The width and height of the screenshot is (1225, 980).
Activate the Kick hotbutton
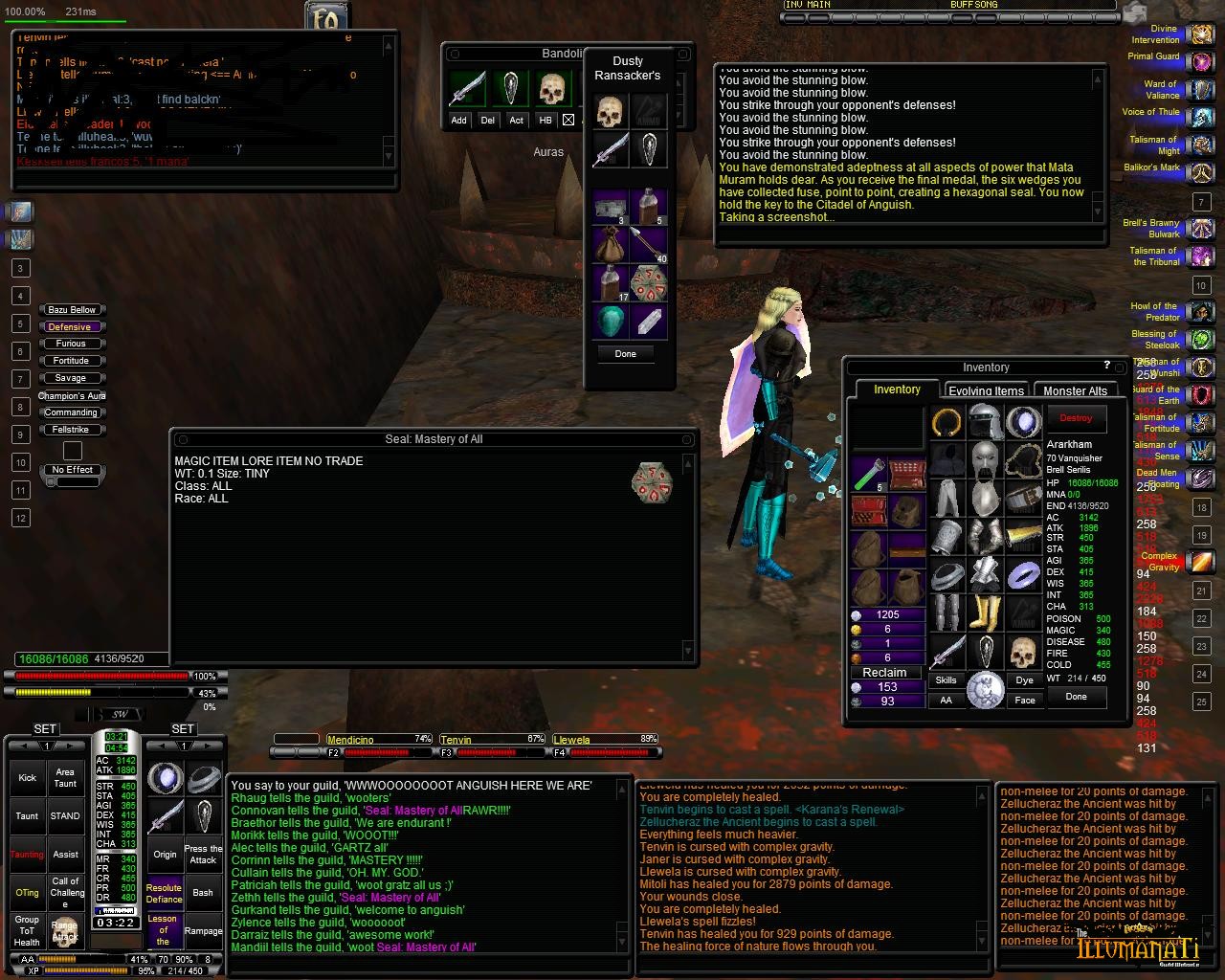pos(27,778)
